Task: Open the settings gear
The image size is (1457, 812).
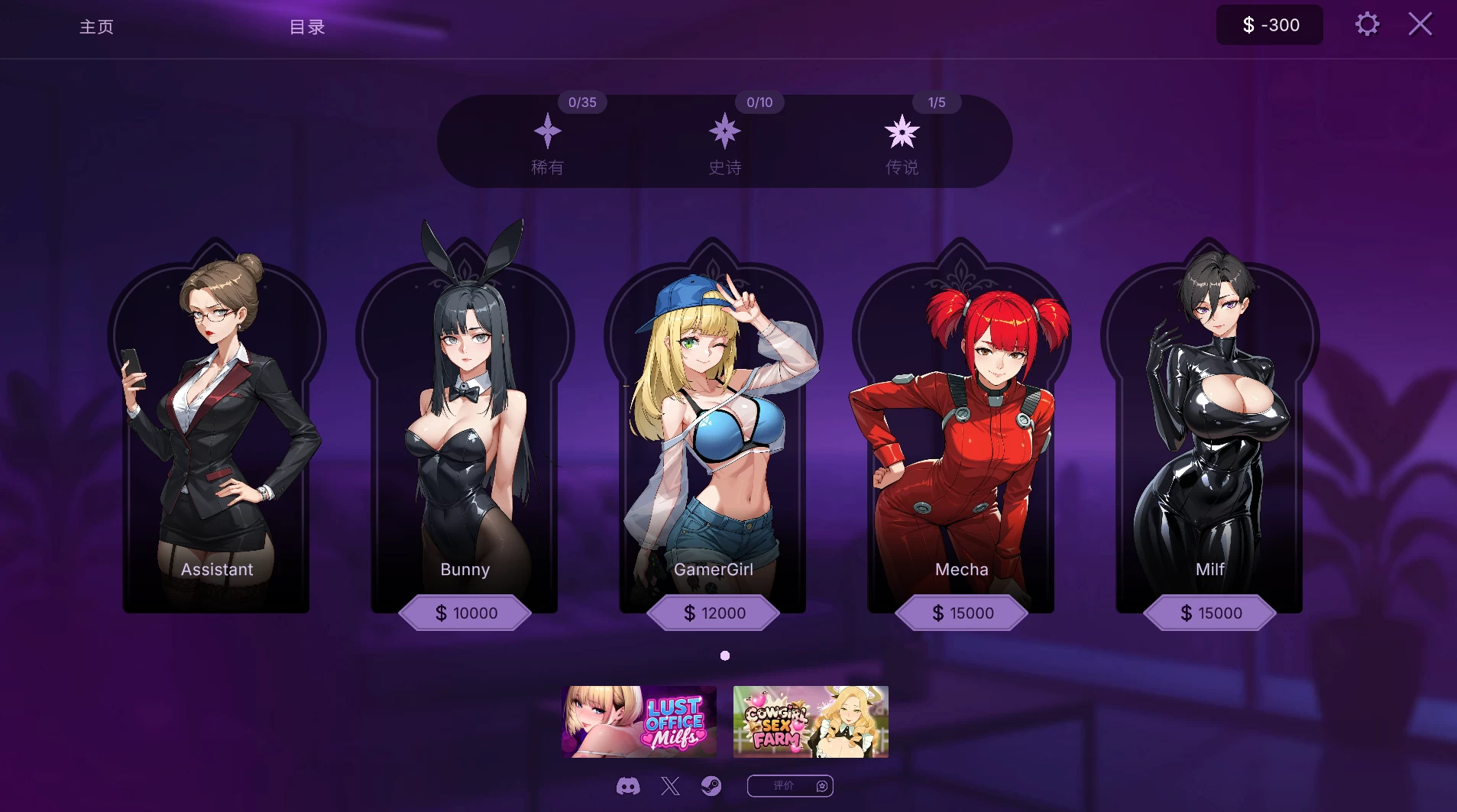Action: click(1368, 24)
